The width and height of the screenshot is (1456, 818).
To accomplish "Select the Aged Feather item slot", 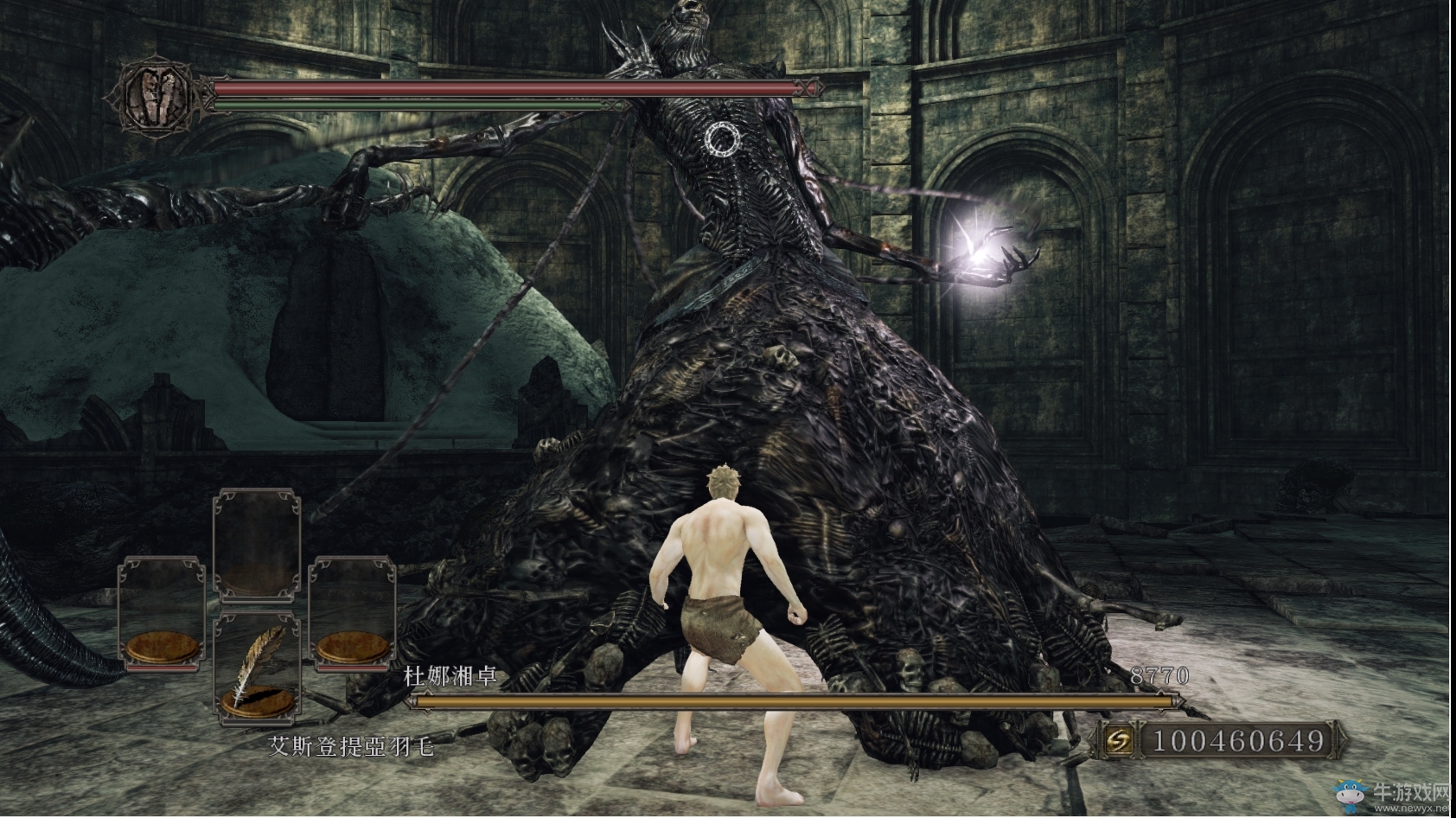I will pyautogui.click(x=256, y=668).
